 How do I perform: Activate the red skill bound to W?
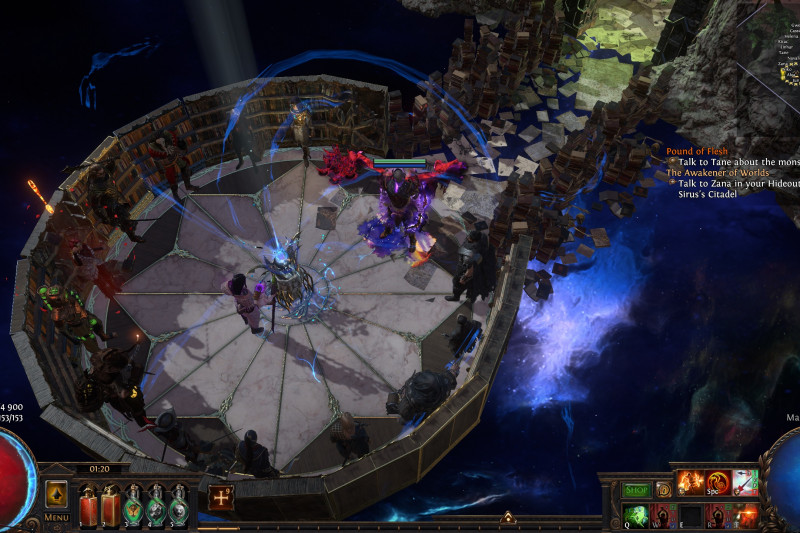(x=662, y=515)
